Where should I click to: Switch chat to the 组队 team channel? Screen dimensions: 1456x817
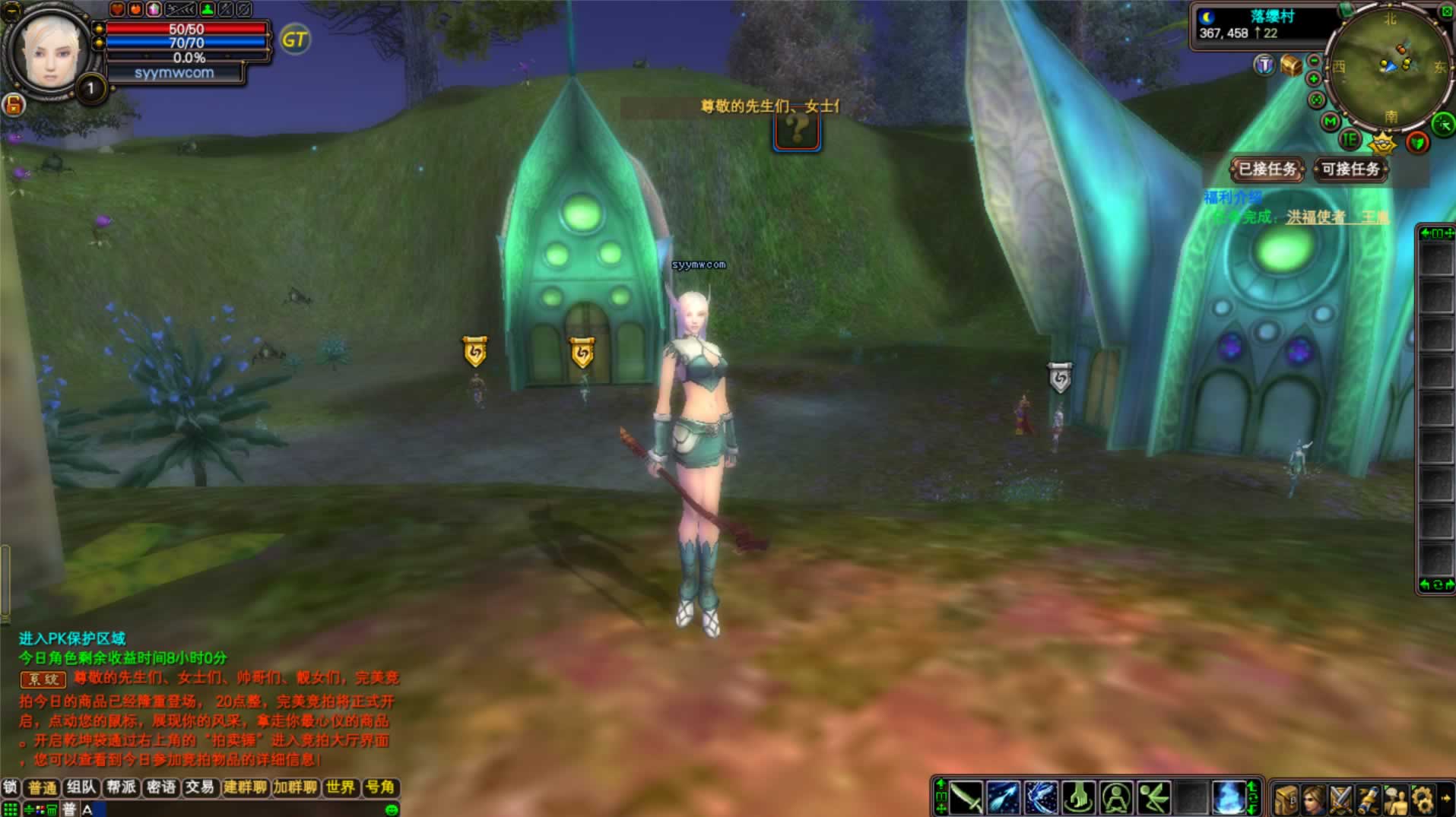click(81, 787)
